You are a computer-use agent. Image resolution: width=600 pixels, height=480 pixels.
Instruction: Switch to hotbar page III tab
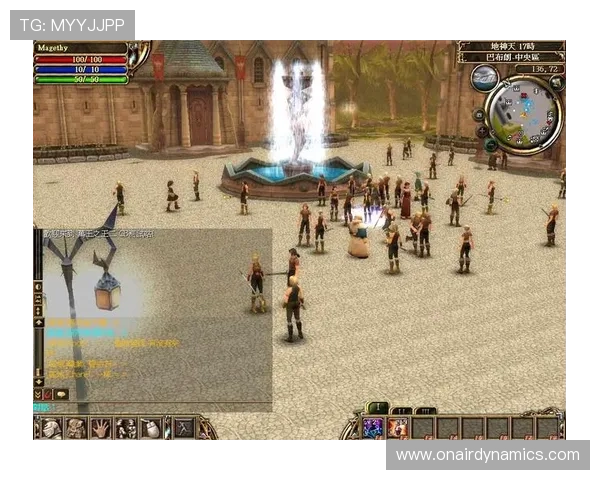[425, 410]
